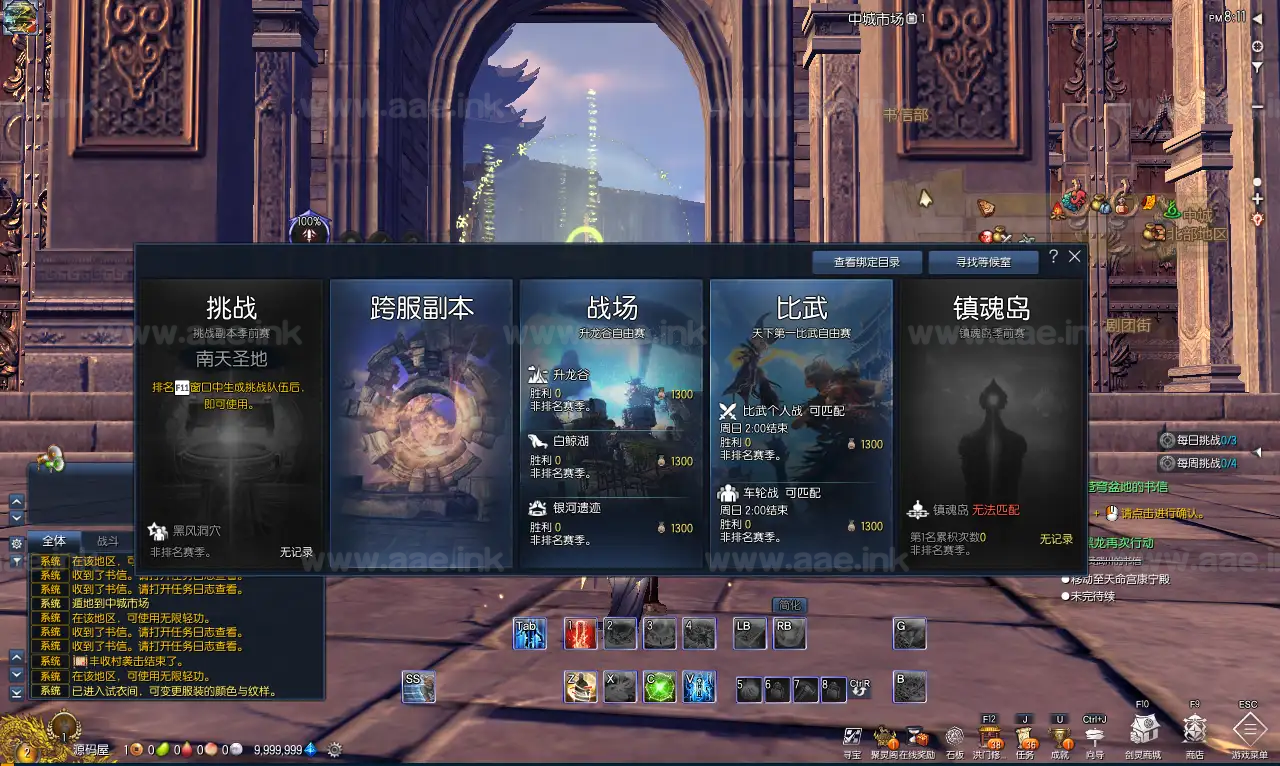Toggle the chat filter funnel icon
Viewport: 1280px width, 766px height.
pos(16,560)
